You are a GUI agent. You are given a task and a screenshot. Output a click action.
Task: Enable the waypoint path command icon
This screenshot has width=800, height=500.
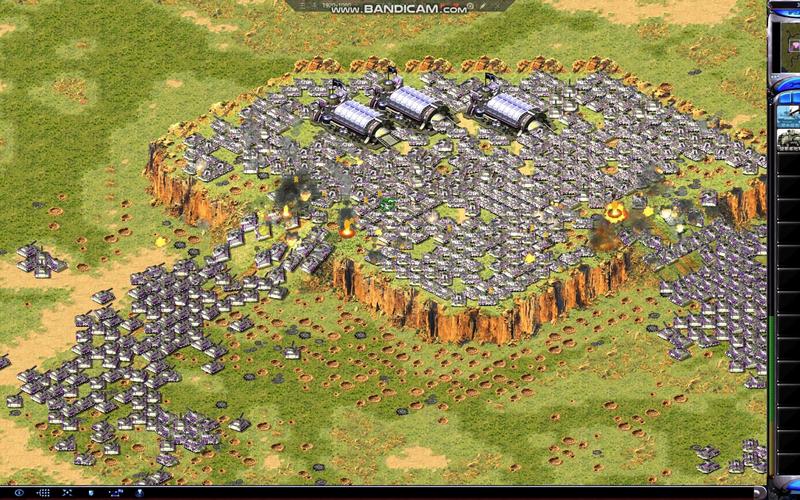point(115,492)
